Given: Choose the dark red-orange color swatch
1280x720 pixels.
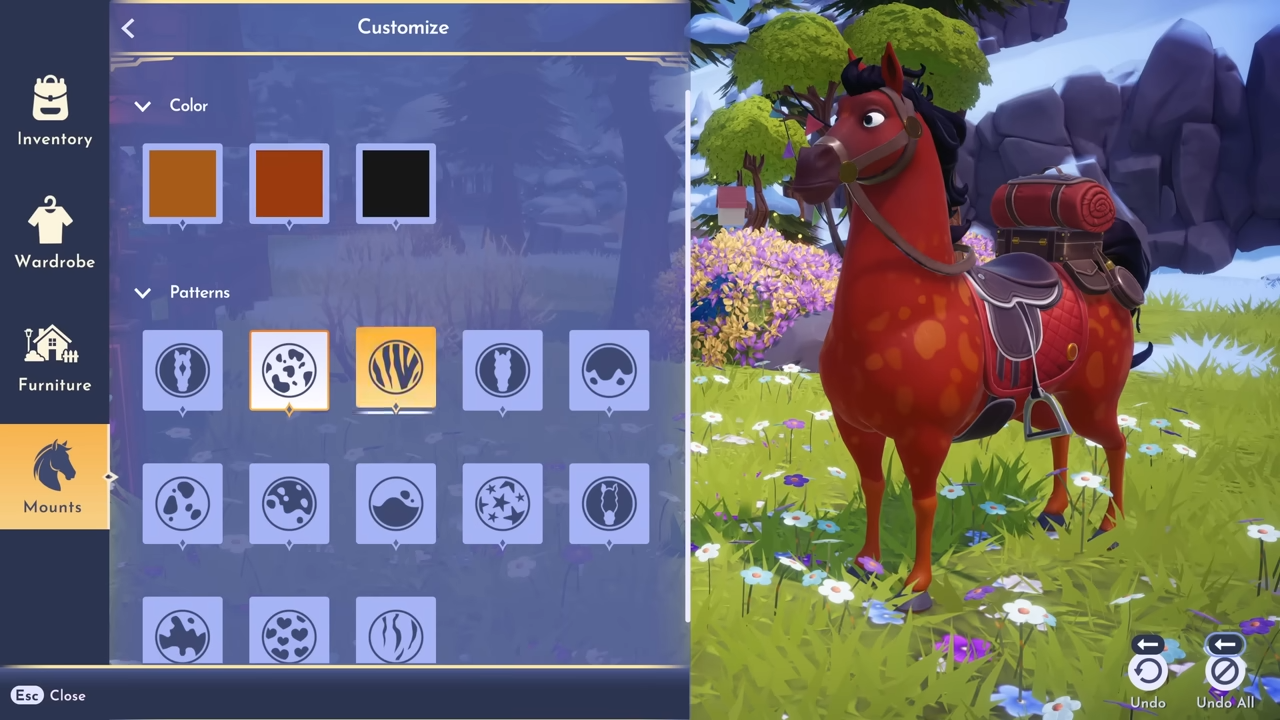Looking at the screenshot, I should click(289, 184).
